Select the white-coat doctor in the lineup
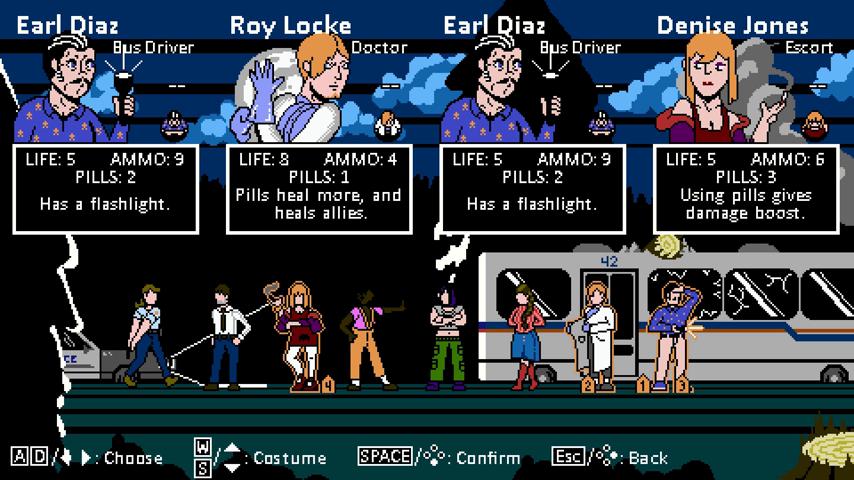 599,335
